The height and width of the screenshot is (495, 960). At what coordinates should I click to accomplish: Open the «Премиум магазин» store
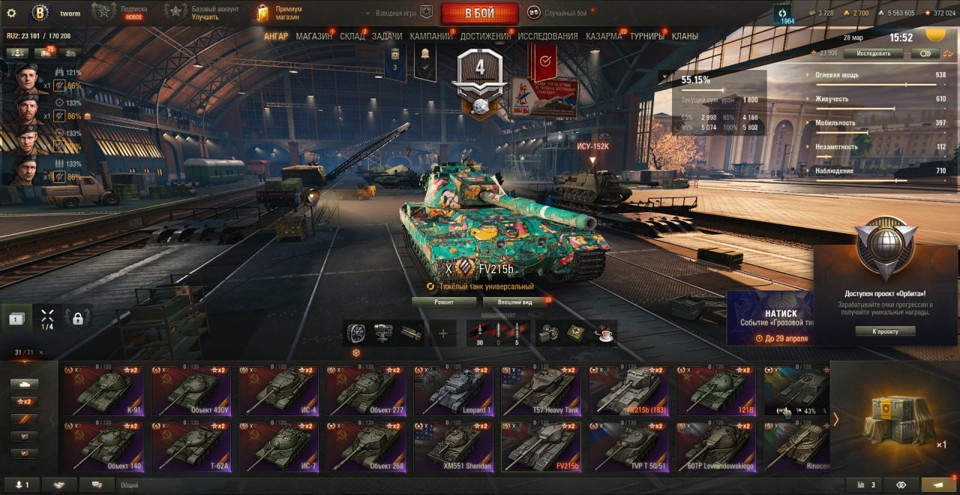point(281,14)
